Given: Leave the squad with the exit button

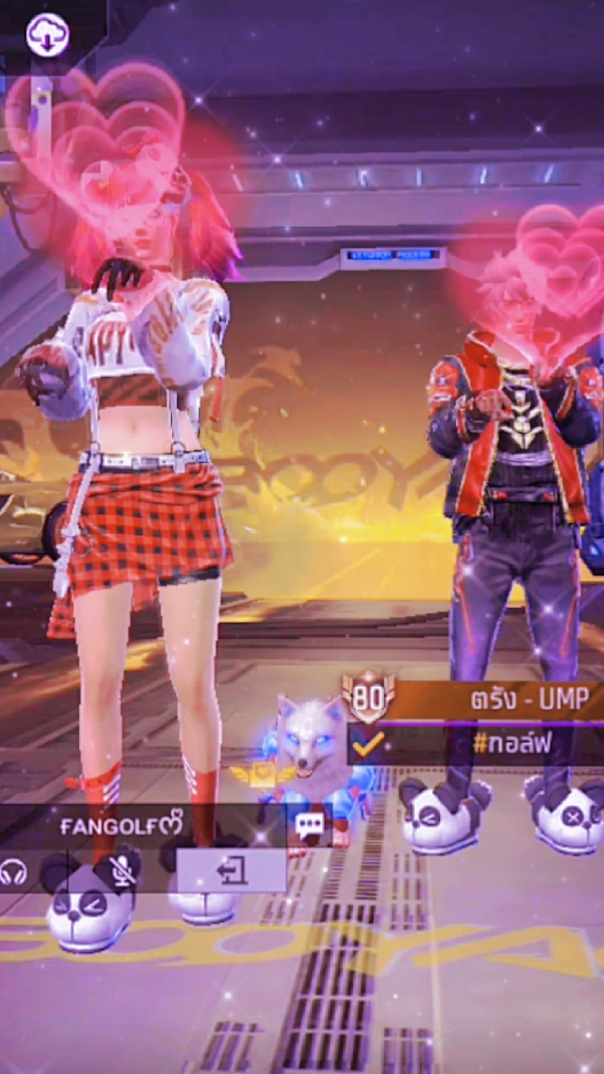Looking at the screenshot, I should pyautogui.click(x=231, y=872).
